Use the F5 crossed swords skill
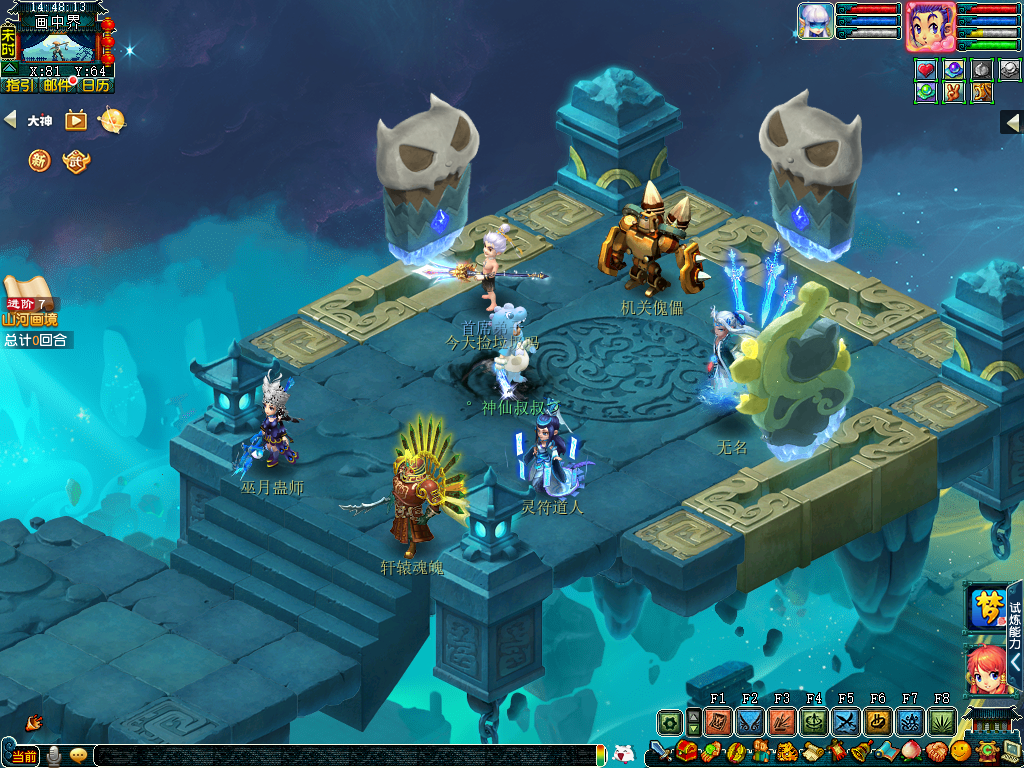This screenshot has width=1024, height=768. tap(846, 722)
